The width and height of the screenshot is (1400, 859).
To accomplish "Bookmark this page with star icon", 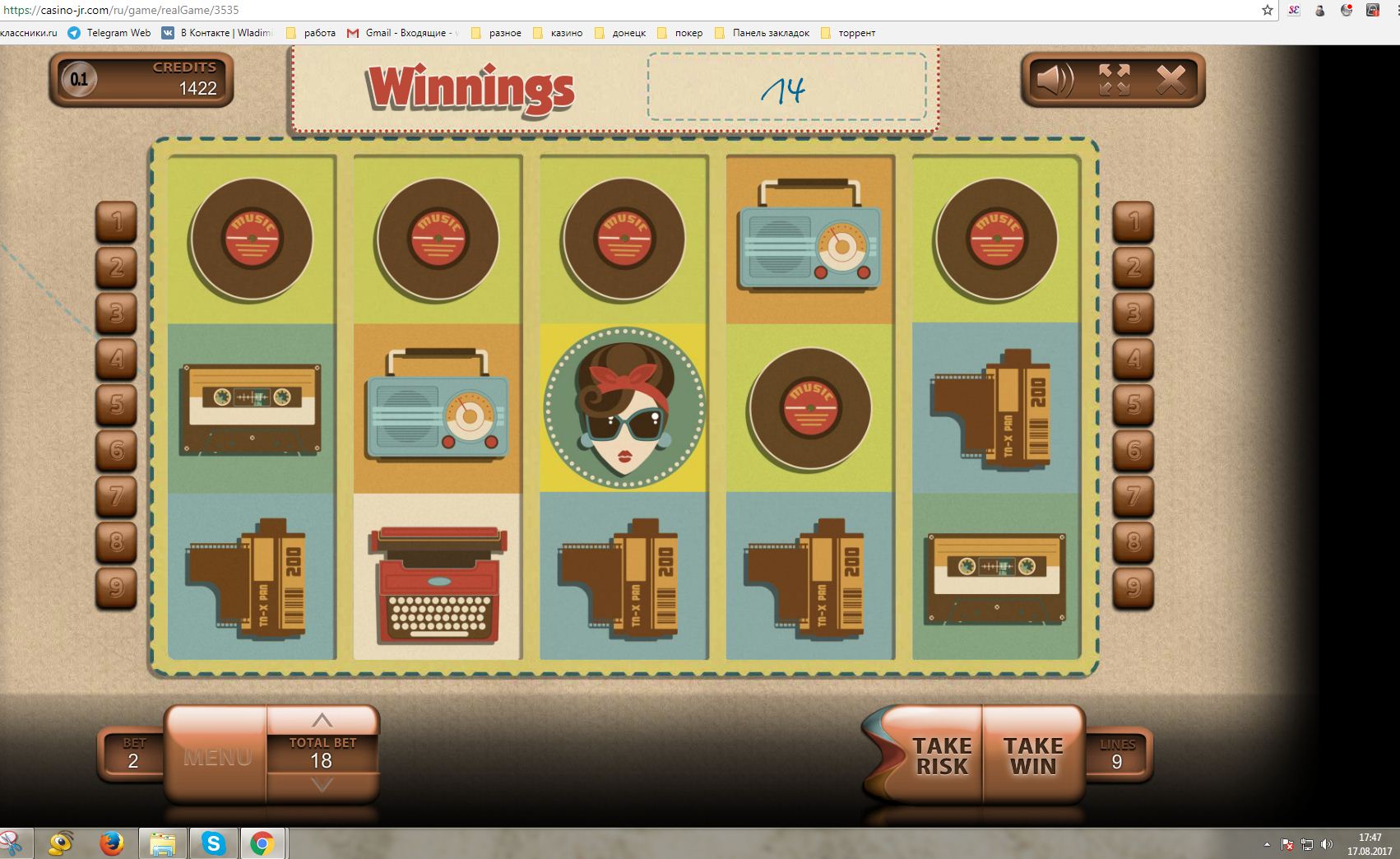I will click(1268, 11).
